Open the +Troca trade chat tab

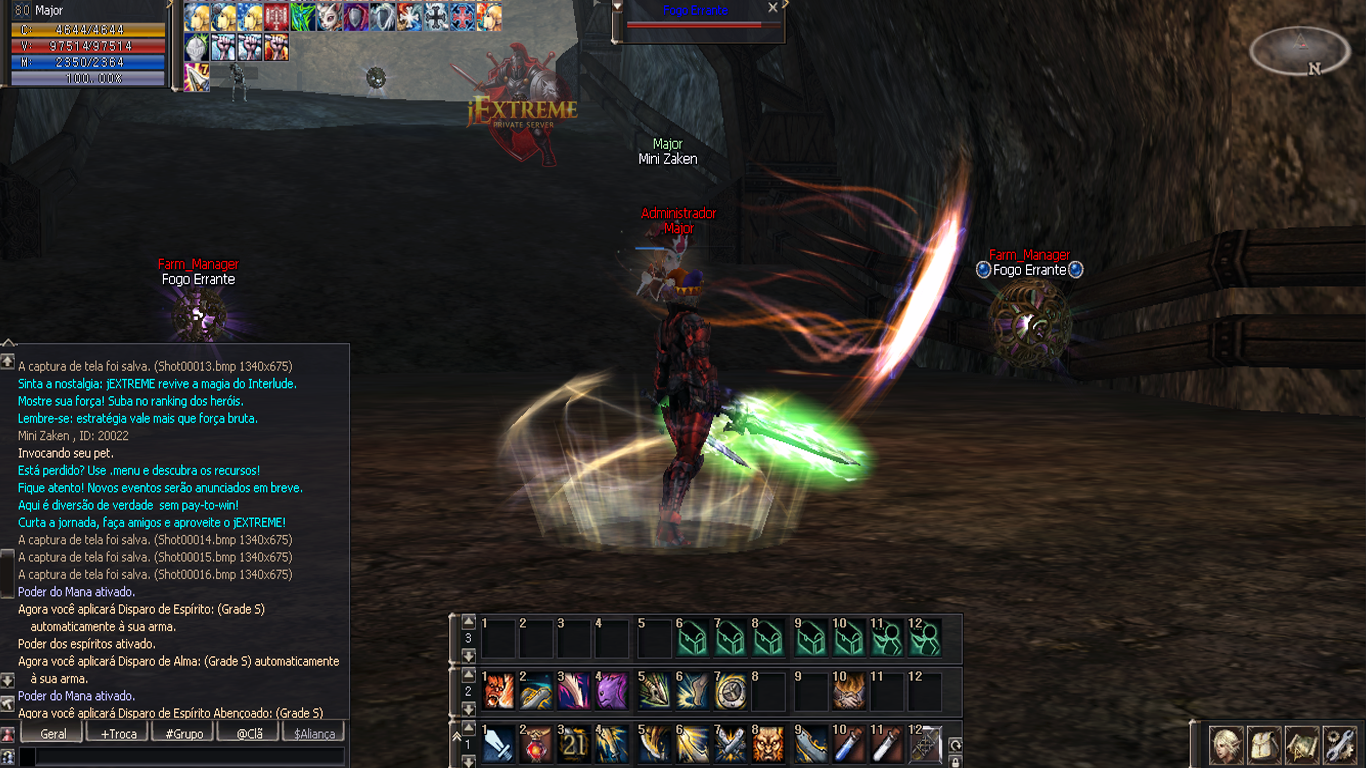pos(119,733)
